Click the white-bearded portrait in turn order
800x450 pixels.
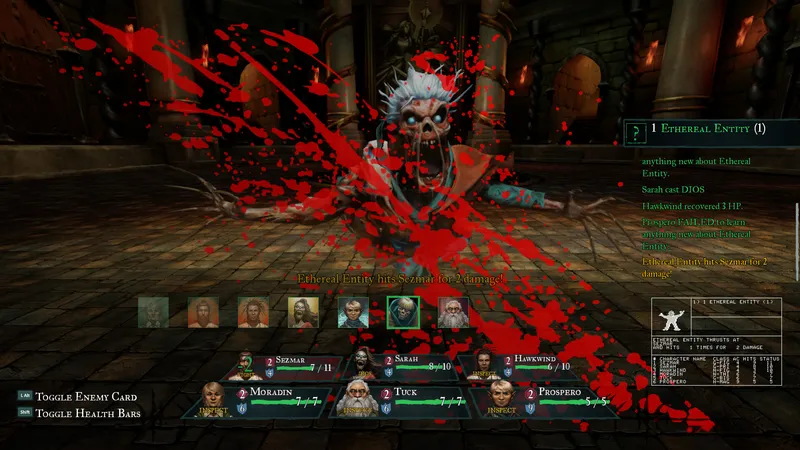tap(453, 312)
